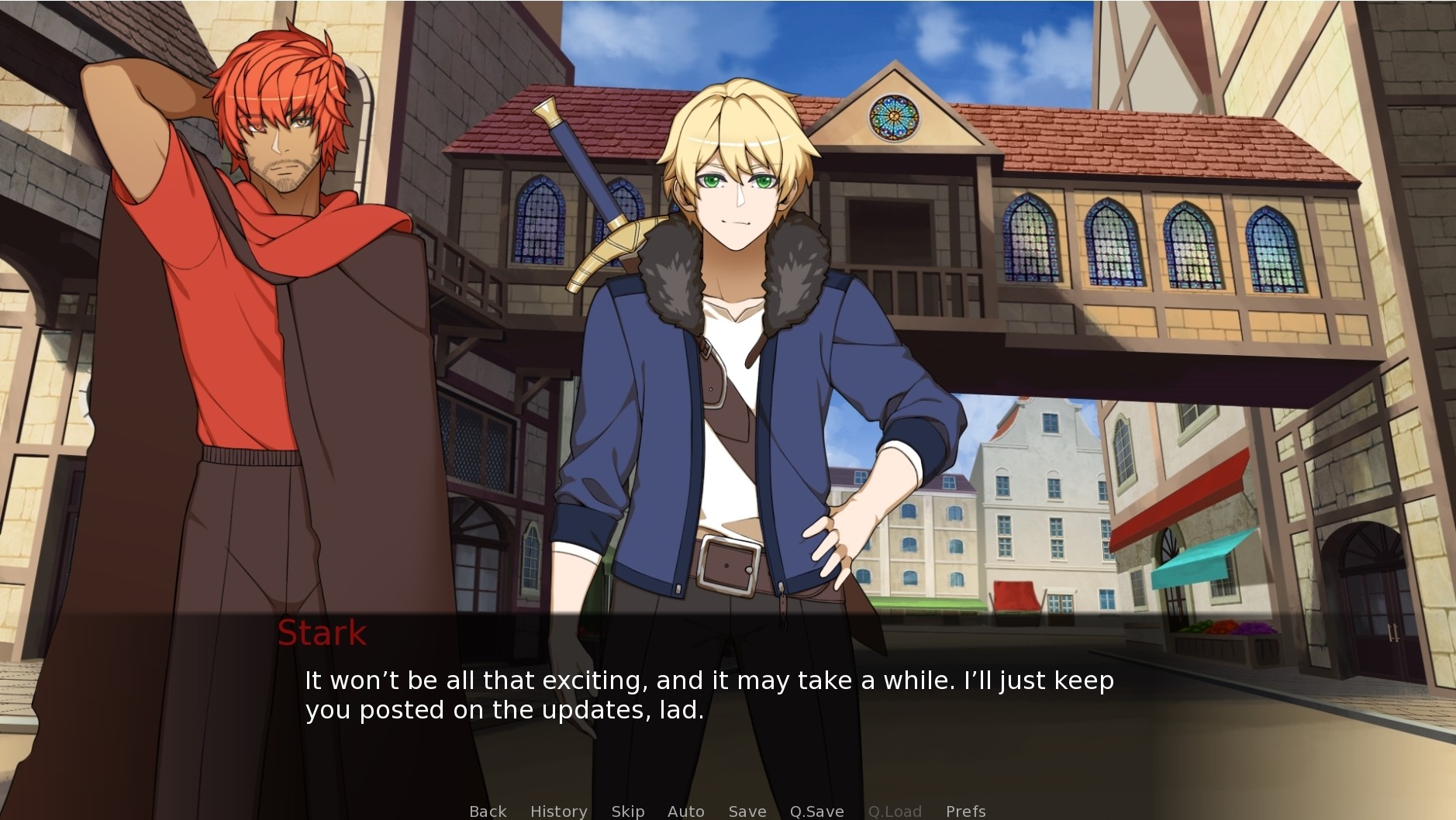
Task: Click Stark's name label
Action: 322,634
